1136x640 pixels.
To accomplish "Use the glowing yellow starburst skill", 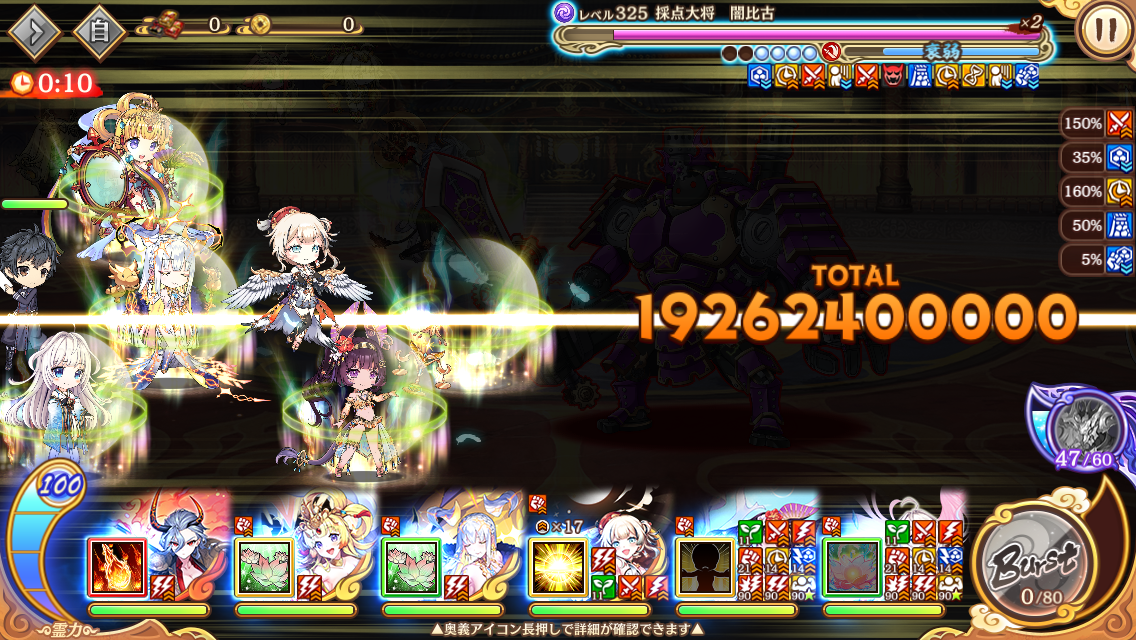I will coord(558,568).
